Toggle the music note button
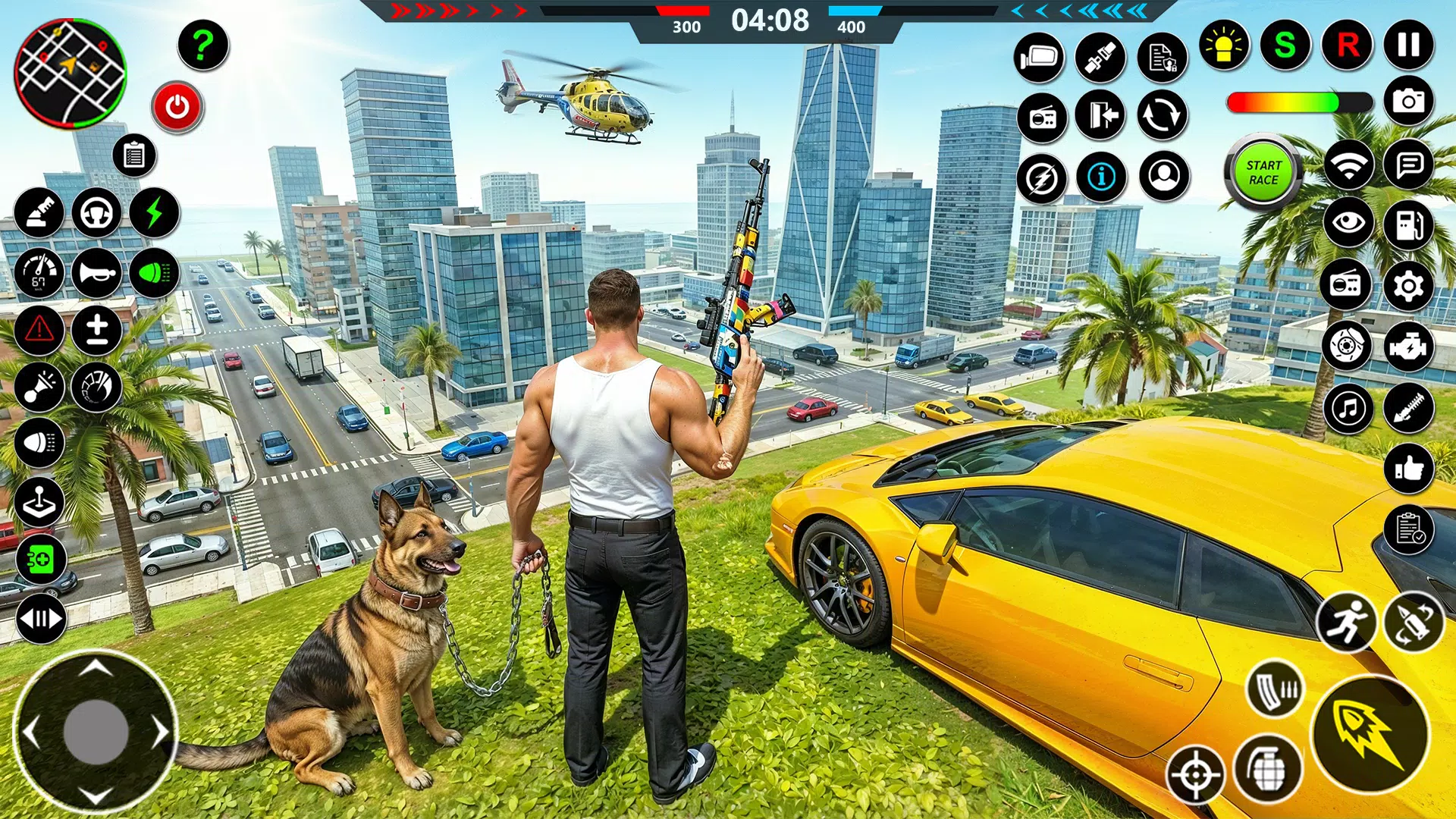 pyautogui.click(x=1348, y=409)
